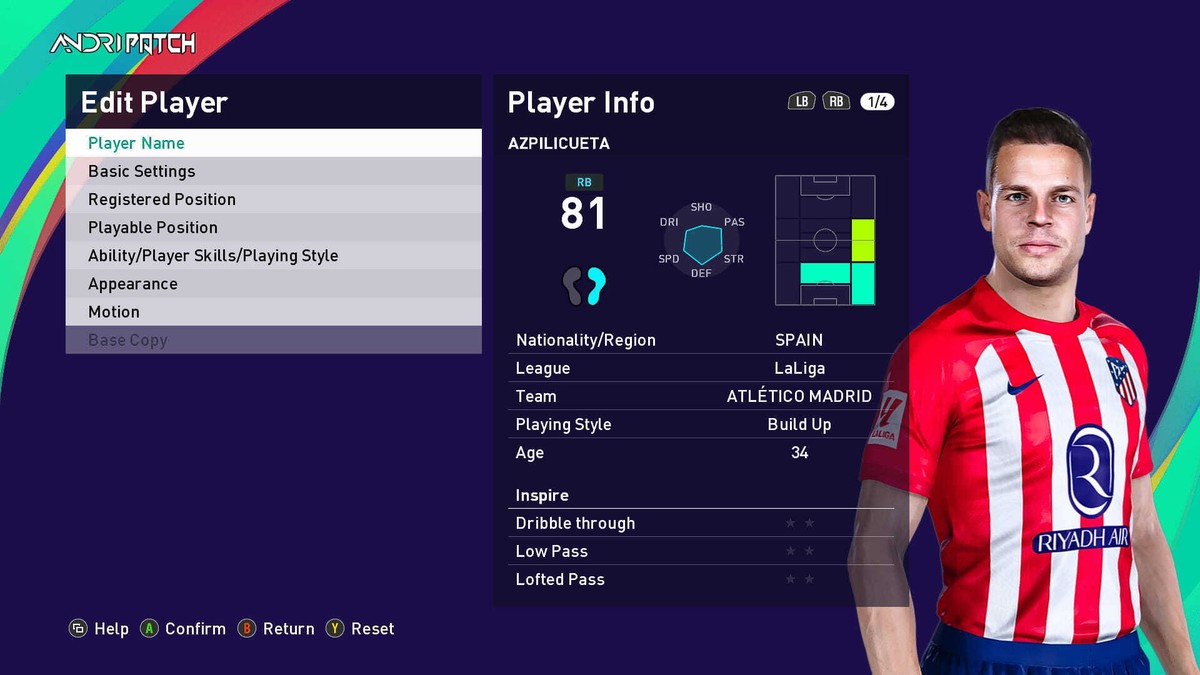The width and height of the screenshot is (1200, 675).
Task: Select Ability/Player Skills/Playing Style
Action: [x=273, y=255]
